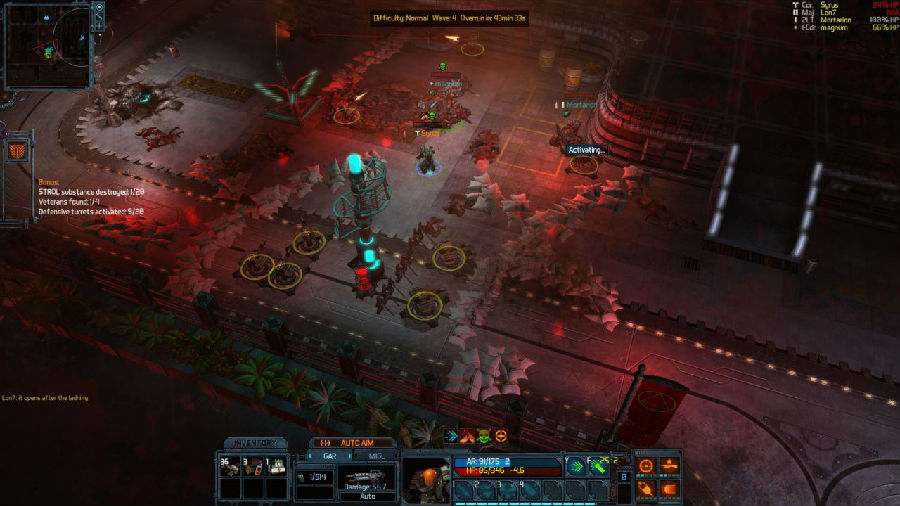The width and height of the screenshot is (900, 506).
Task: Switch to the GAR weapon tab
Action: [x=326, y=455]
